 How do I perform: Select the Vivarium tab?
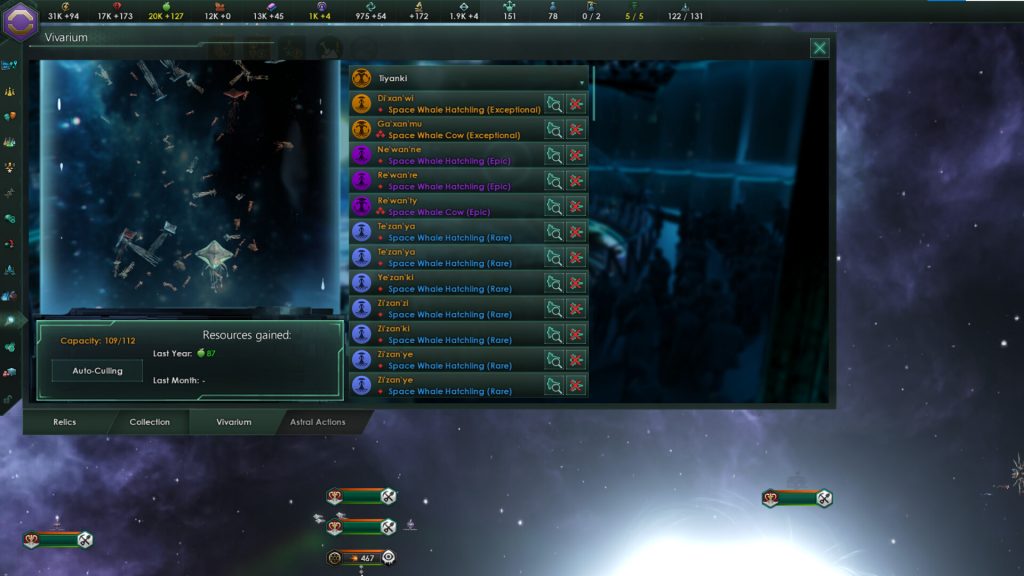(x=234, y=422)
